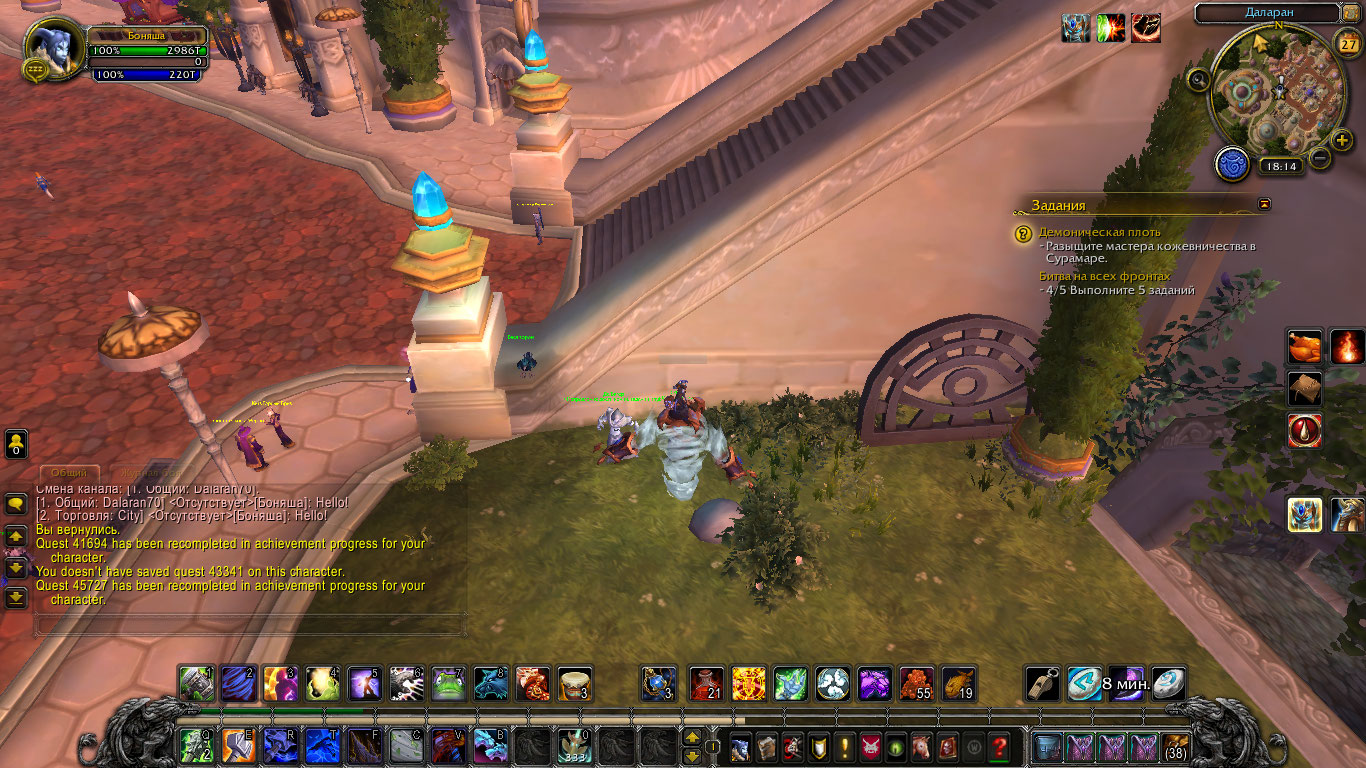Collapse the Задания quest tracker
Image resolution: width=1366 pixels, height=768 pixels.
pyautogui.click(x=1265, y=204)
